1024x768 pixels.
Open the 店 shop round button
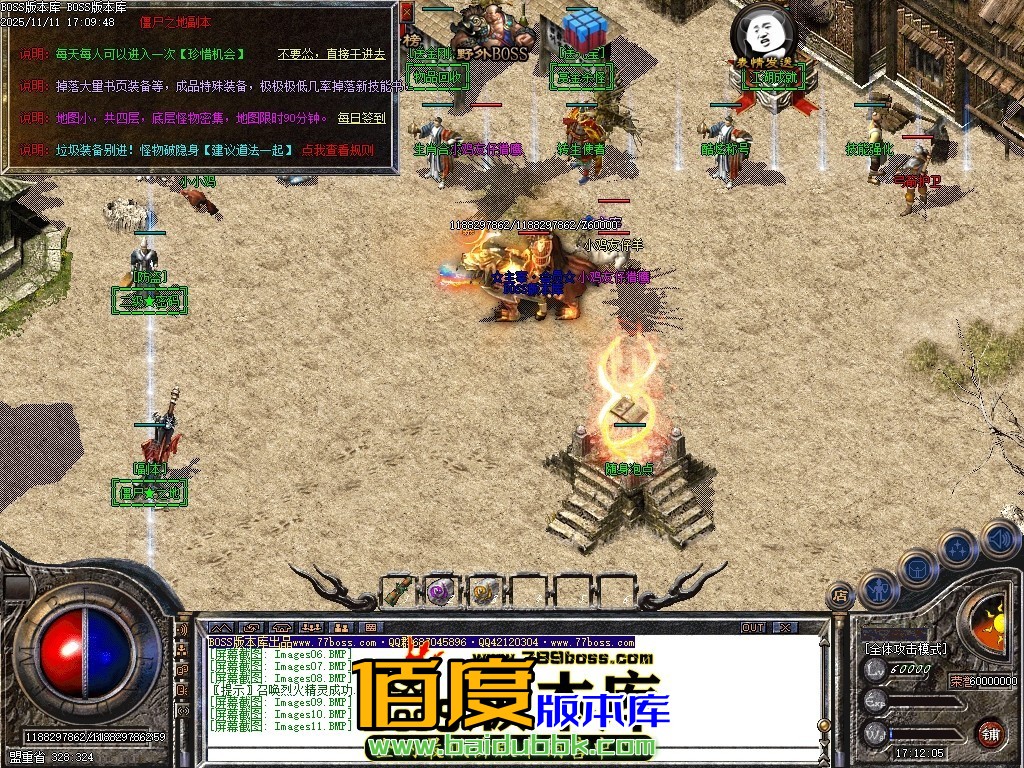click(840, 595)
